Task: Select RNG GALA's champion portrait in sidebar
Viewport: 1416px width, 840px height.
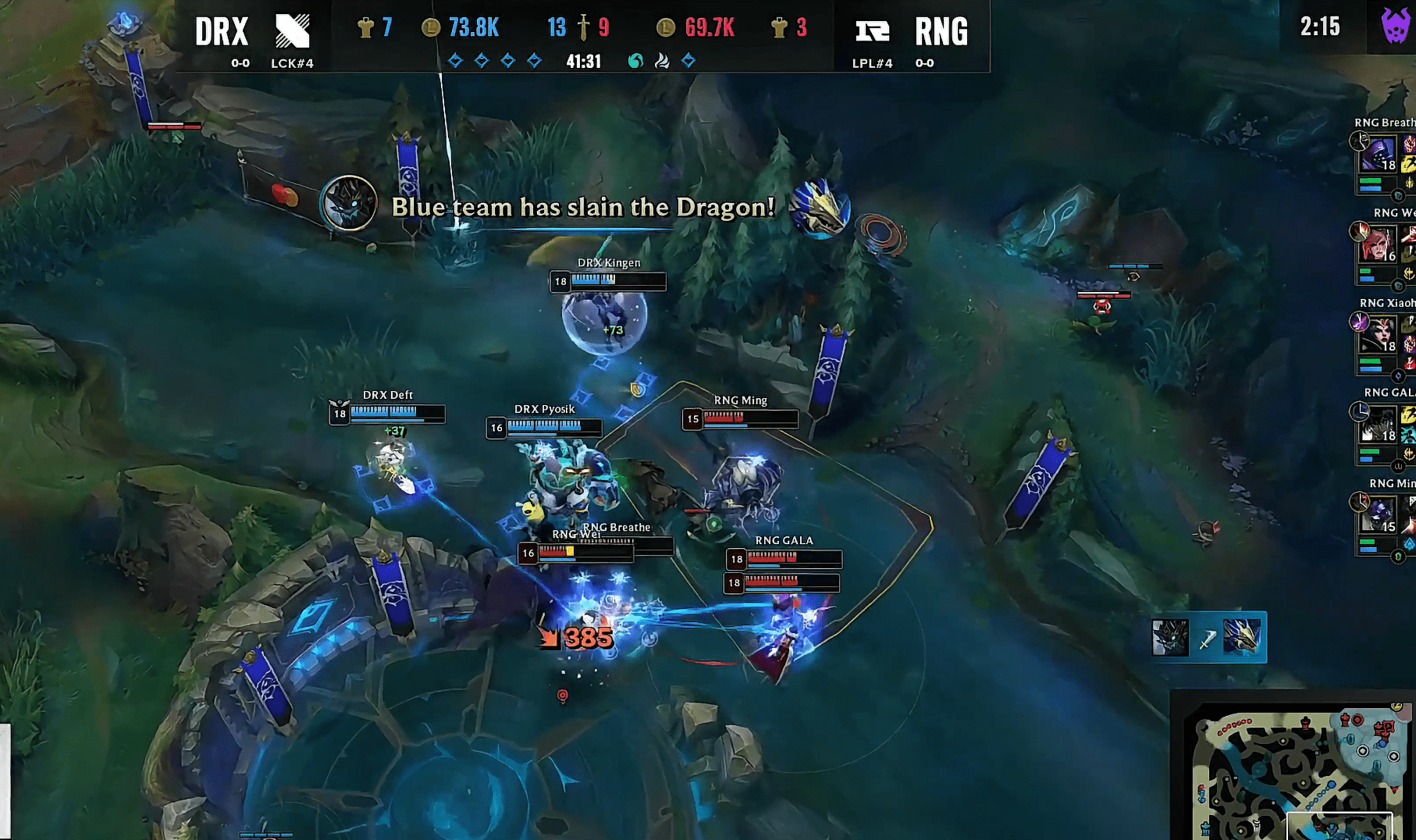Action: [x=1379, y=425]
